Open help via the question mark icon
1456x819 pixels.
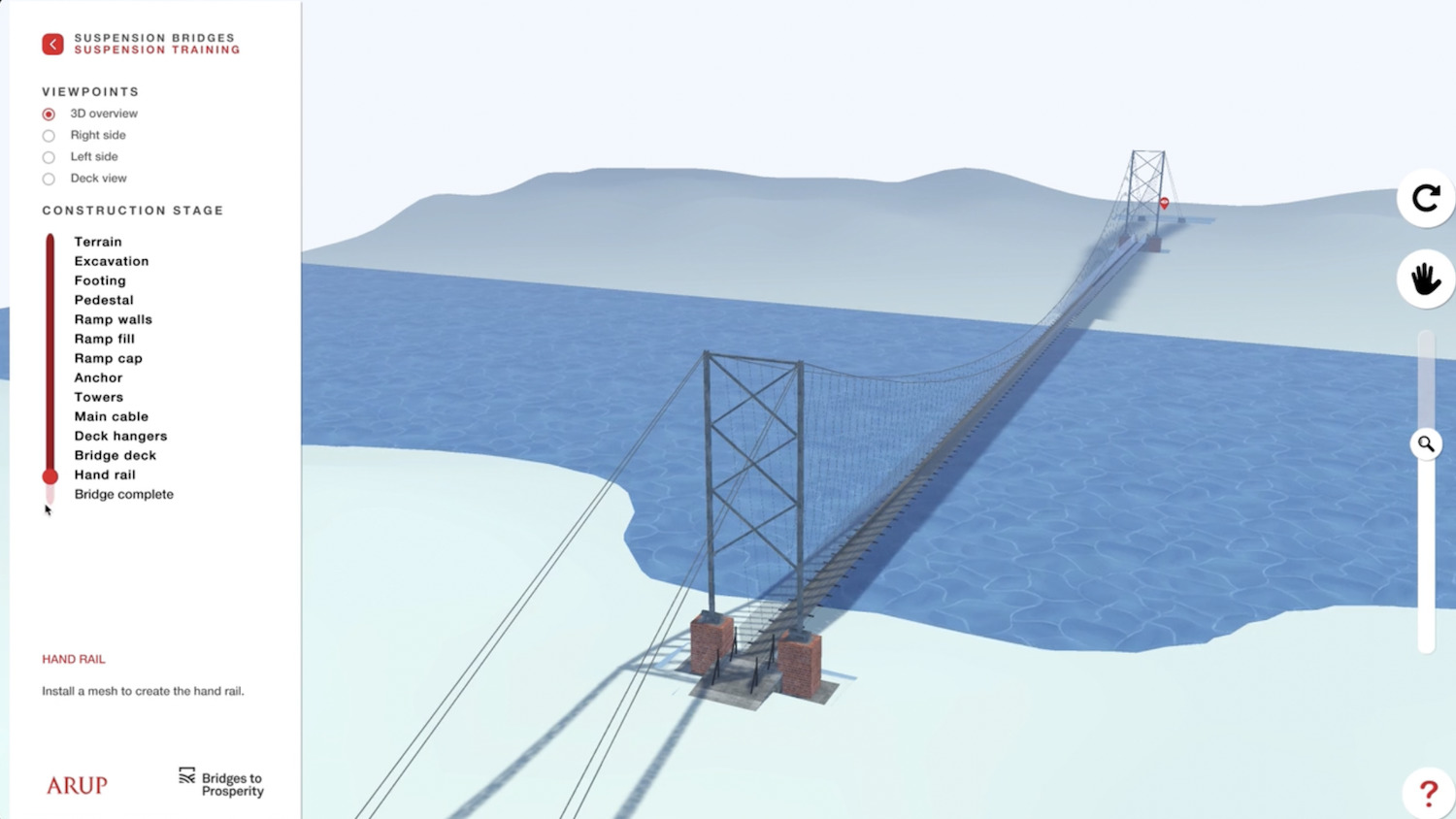point(1427,793)
